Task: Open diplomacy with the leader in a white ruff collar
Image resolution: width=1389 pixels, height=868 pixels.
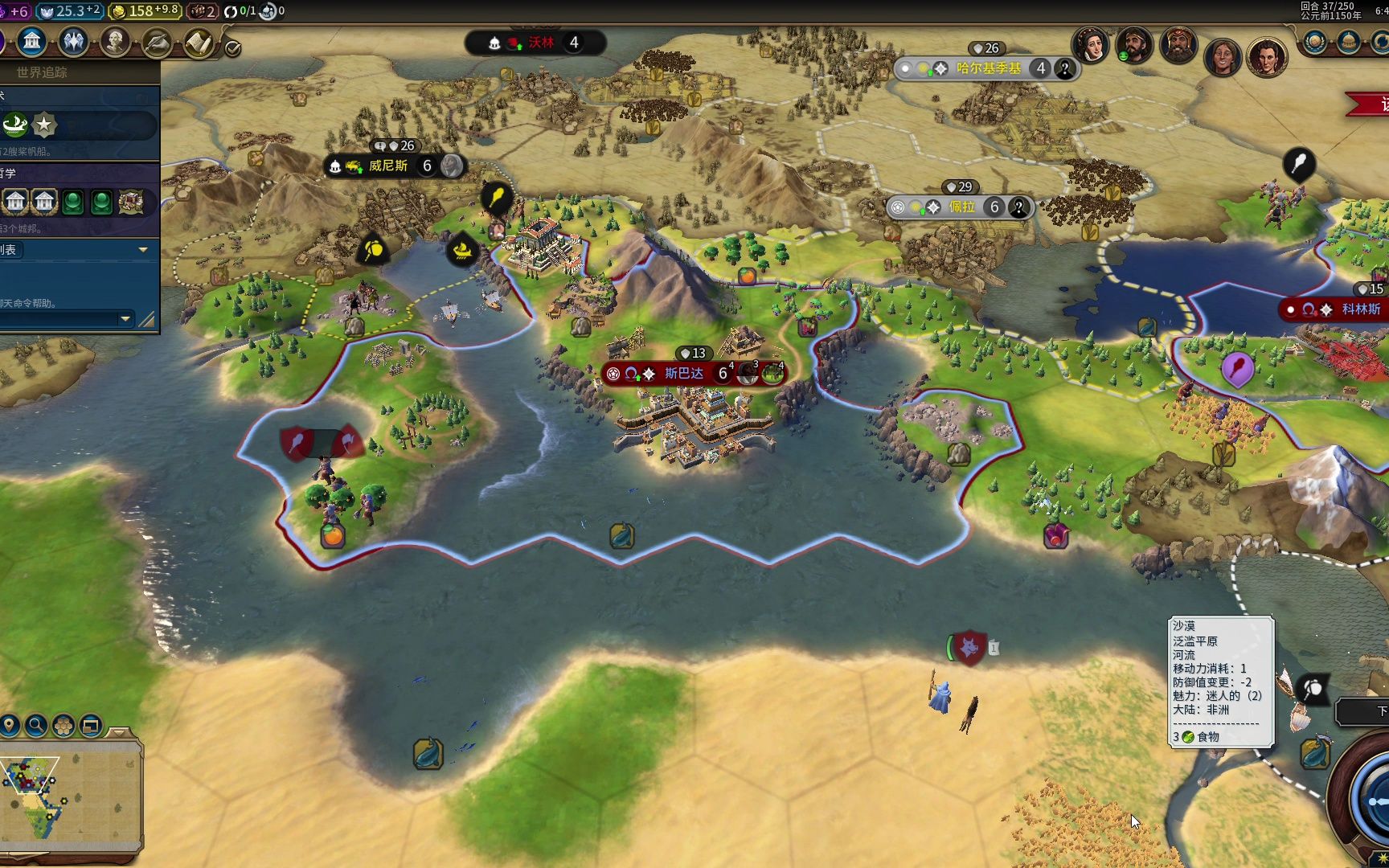Action: (x=1091, y=45)
